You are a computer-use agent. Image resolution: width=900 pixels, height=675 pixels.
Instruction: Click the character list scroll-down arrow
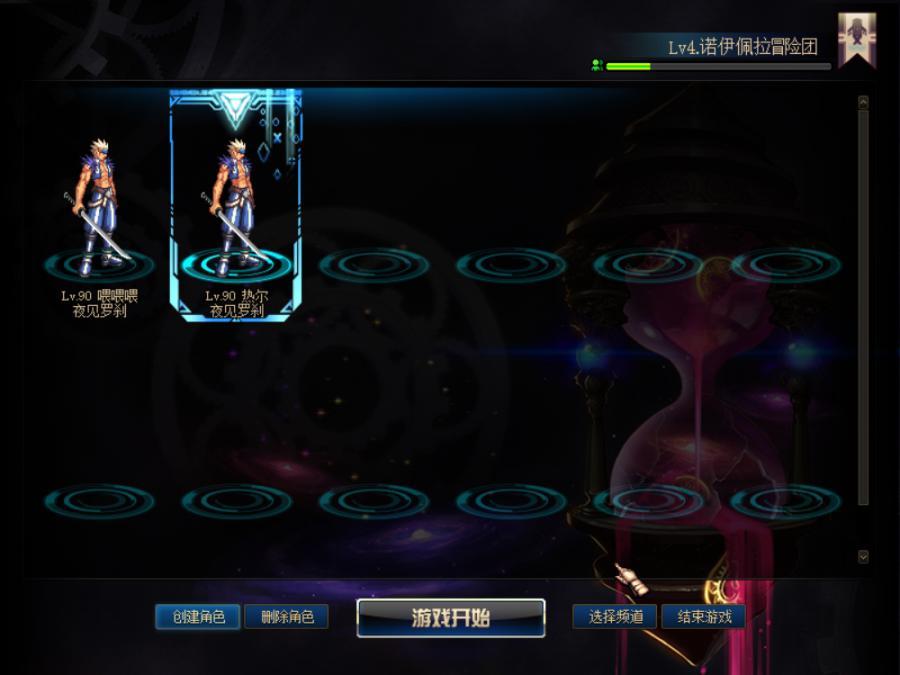pyautogui.click(x=863, y=556)
